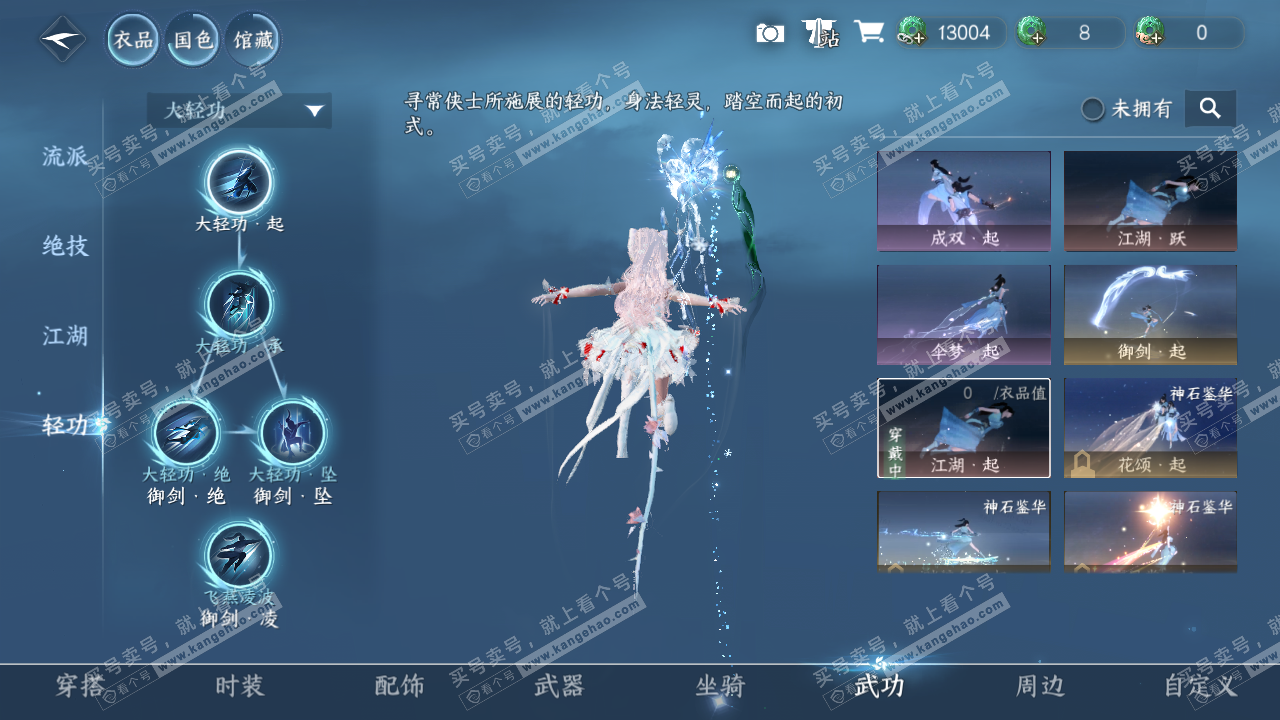The height and width of the screenshot is (720, 1280).
Task: Take a photo with the camera icon
Action: click(770, 33)
